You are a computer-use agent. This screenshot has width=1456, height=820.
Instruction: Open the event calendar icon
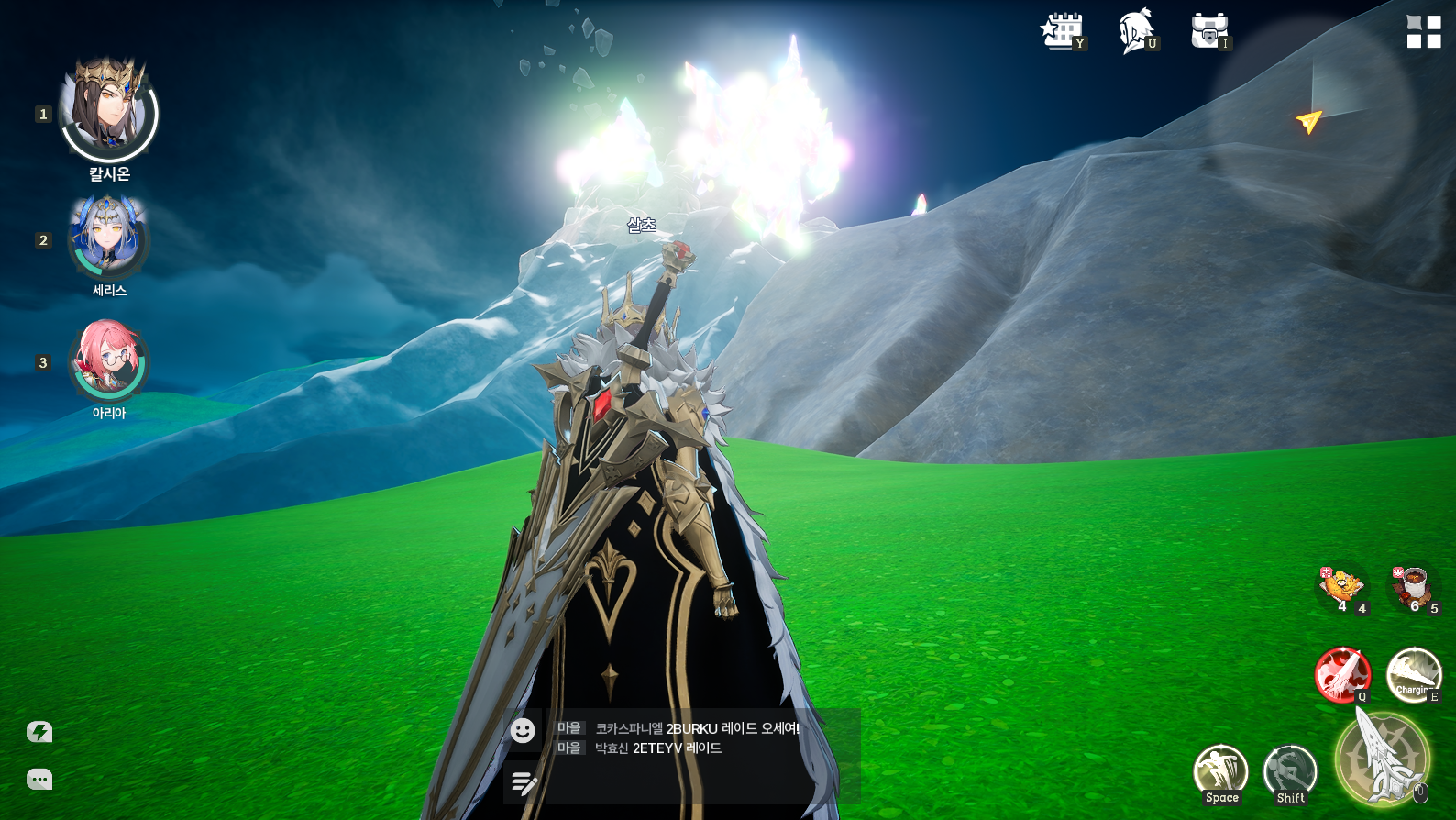coord(1062,31)
